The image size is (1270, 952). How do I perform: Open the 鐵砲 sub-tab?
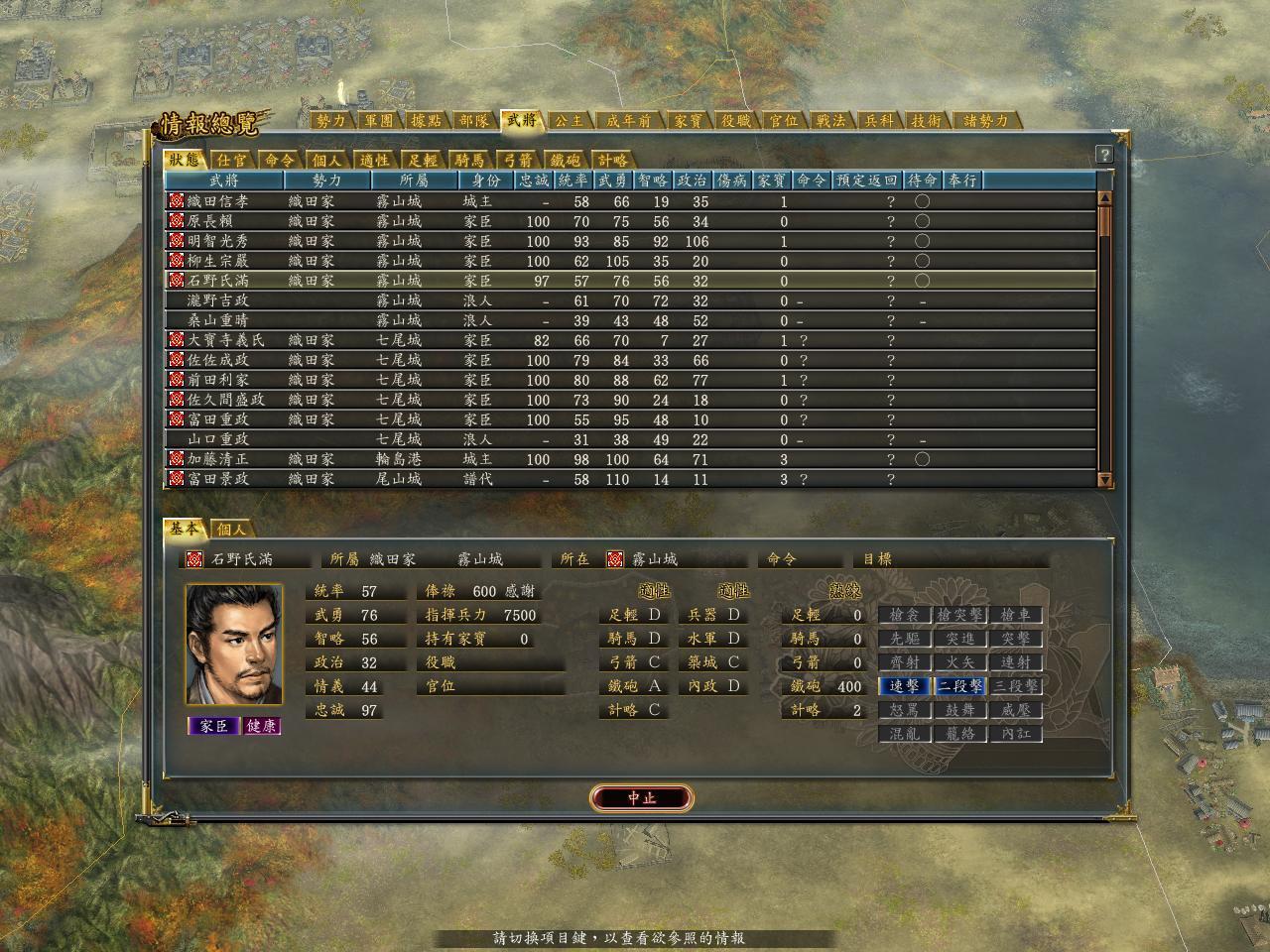click(x=566, y=160)
